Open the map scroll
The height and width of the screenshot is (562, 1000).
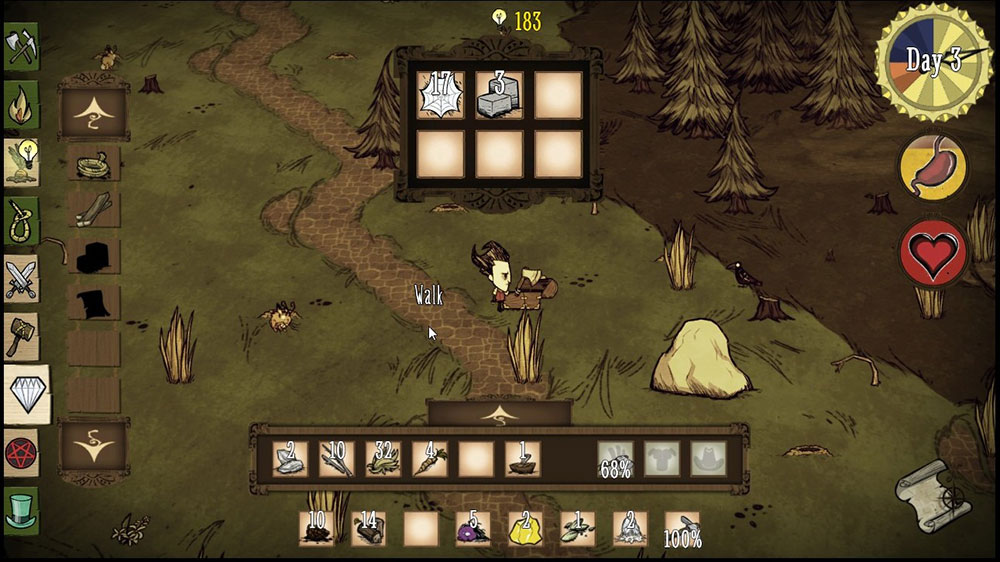(932, 497)
